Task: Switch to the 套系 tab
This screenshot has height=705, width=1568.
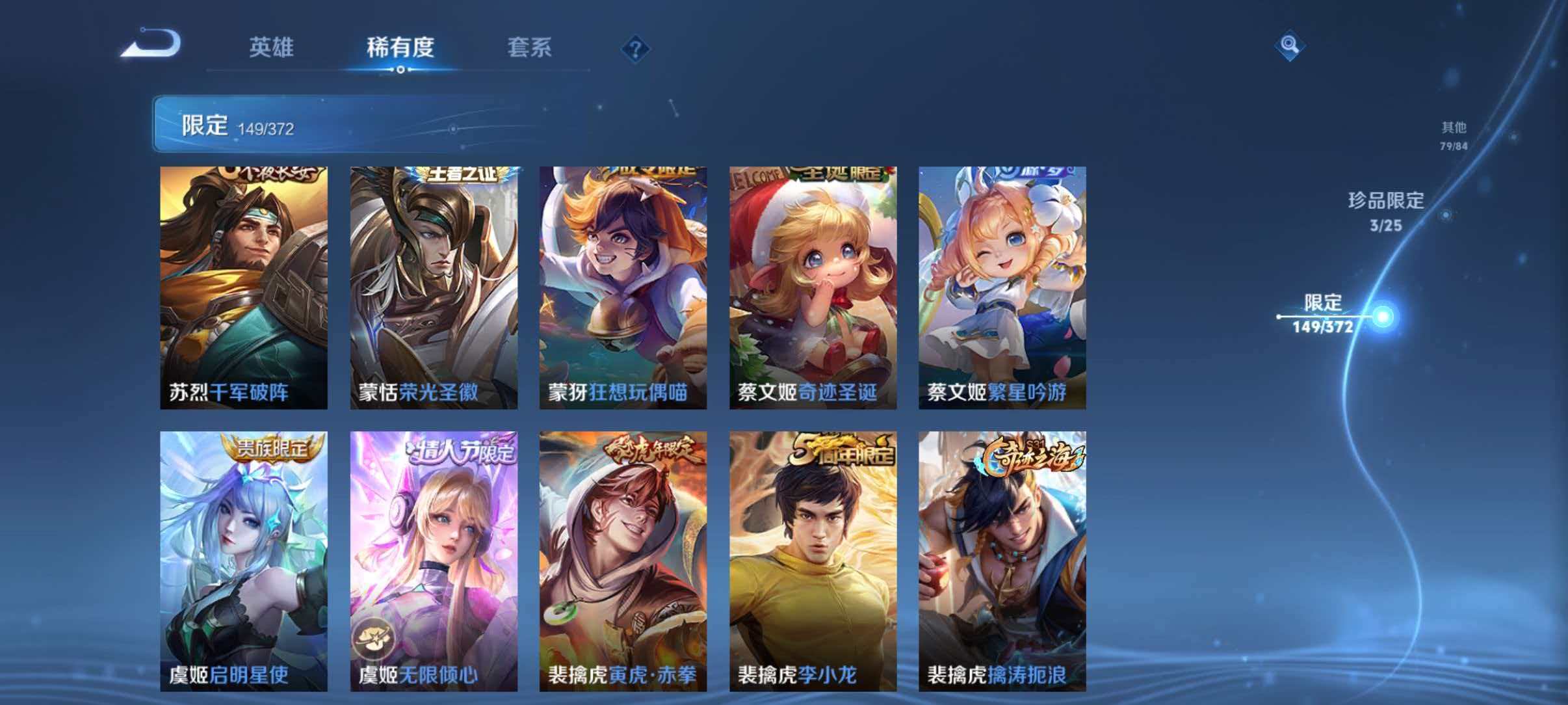Action: [x=530, y=47]
